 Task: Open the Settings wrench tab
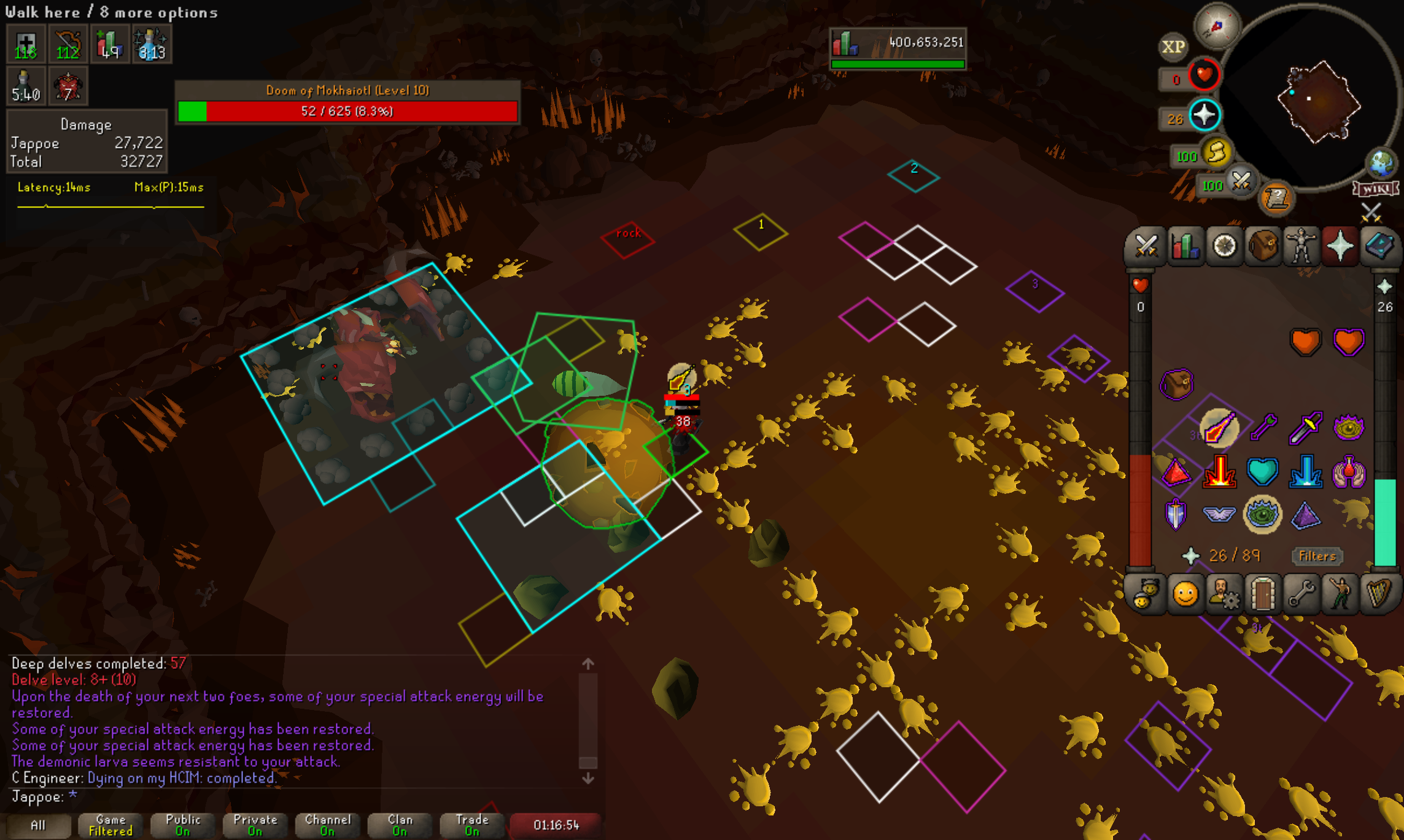tap(1301, 594)
